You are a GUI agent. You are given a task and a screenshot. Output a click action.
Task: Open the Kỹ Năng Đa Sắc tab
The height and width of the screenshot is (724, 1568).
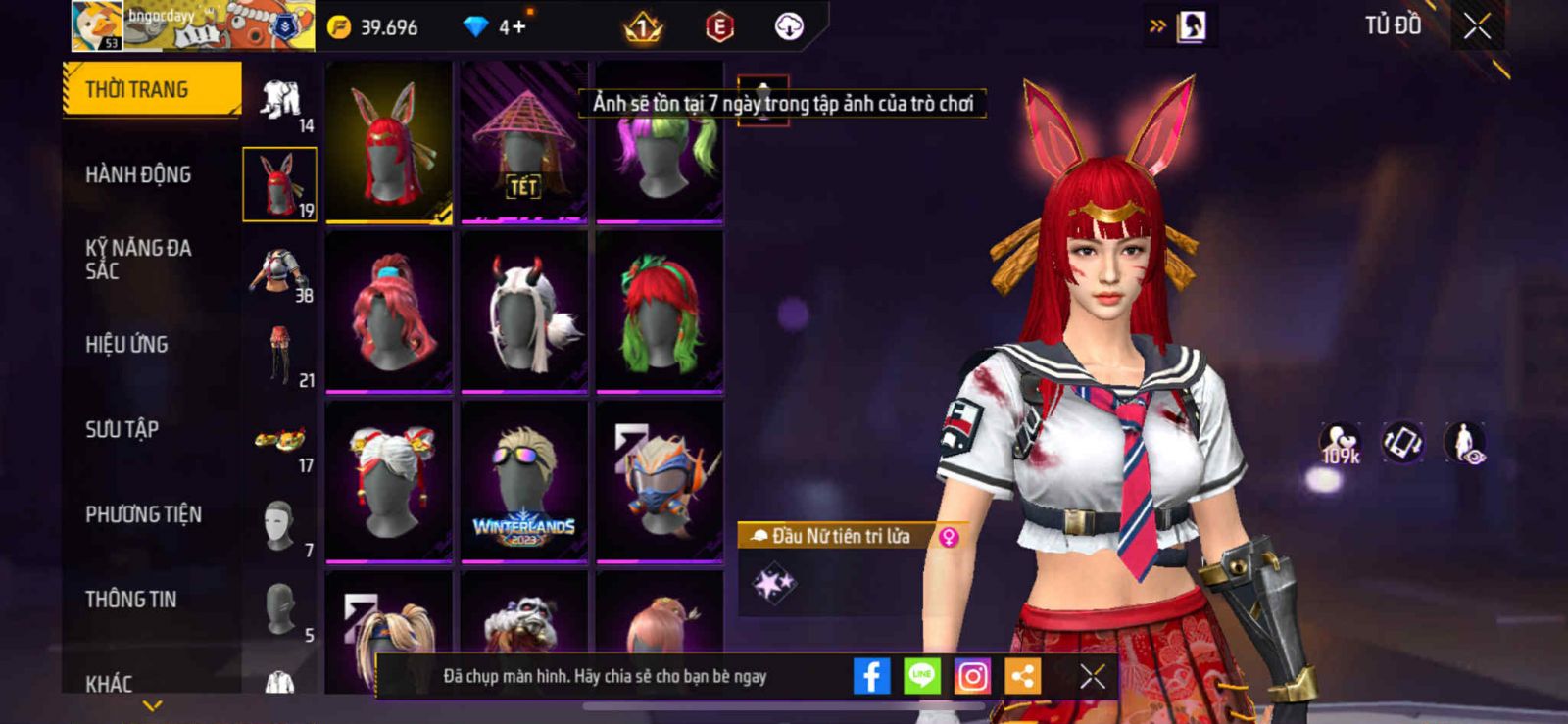pyautogui.click(x=138, y=260)
